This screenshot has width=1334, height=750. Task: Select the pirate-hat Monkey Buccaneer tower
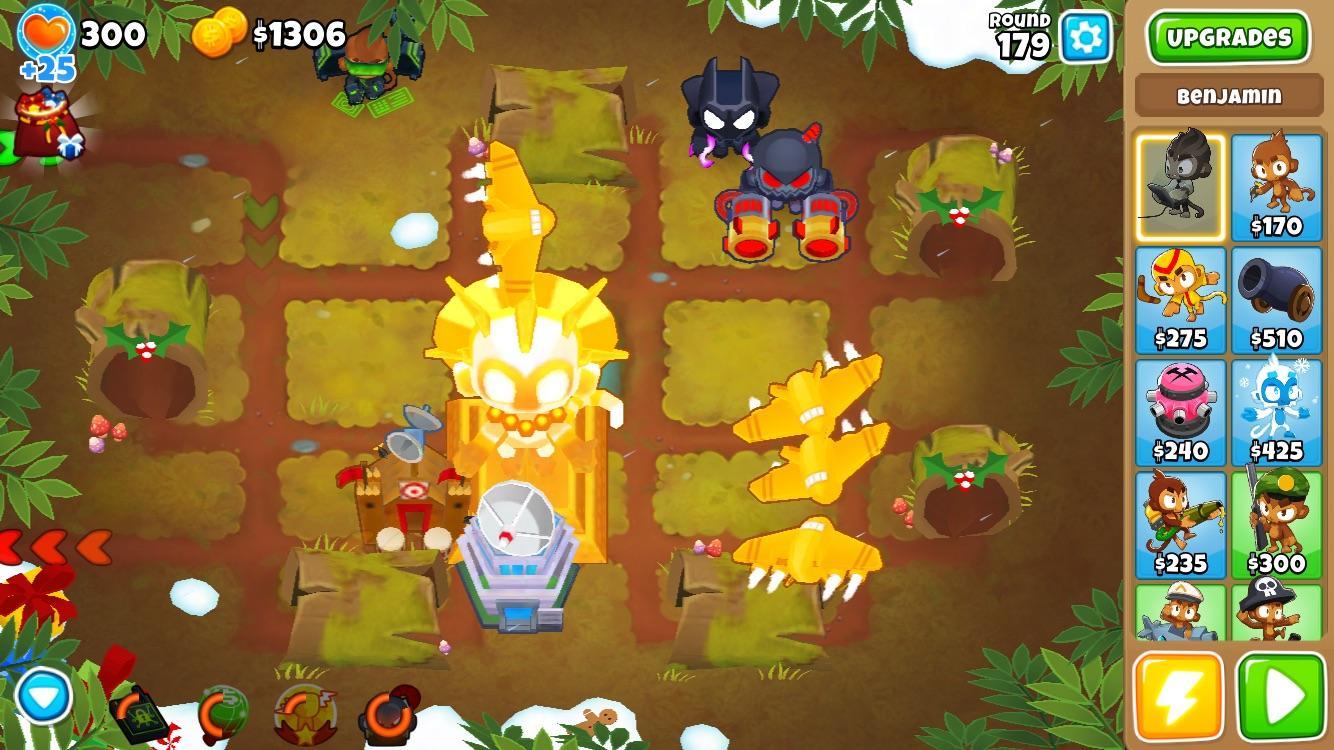click(1277, 612)
